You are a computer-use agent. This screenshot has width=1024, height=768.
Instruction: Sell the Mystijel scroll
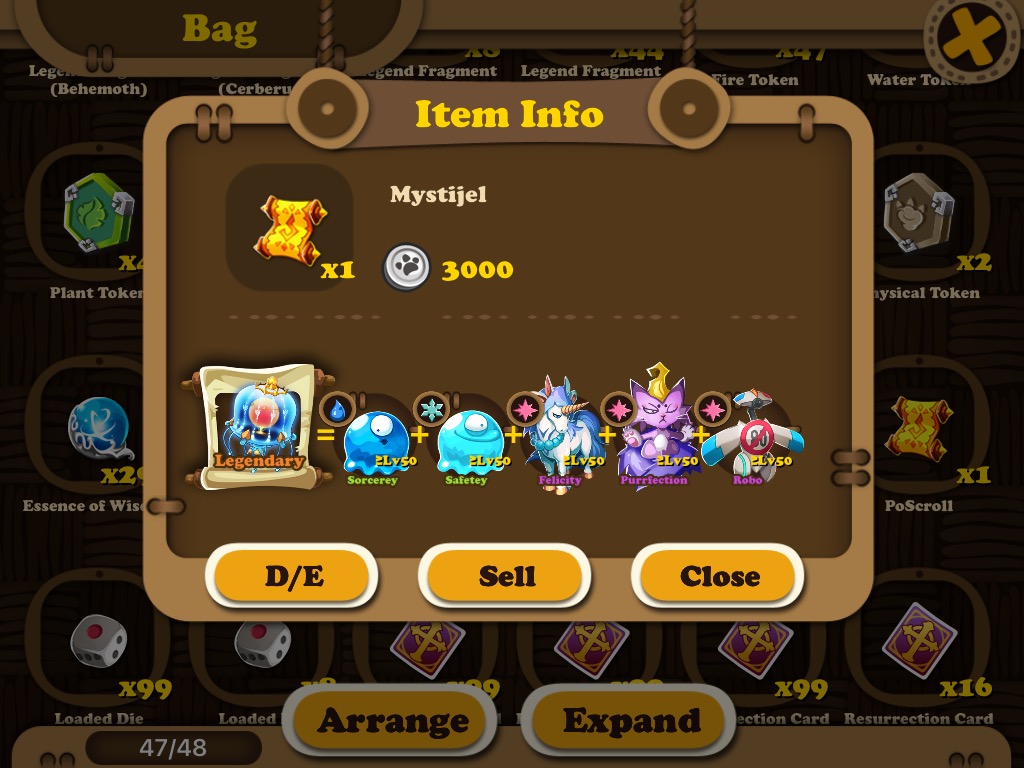tap(507, 577)
